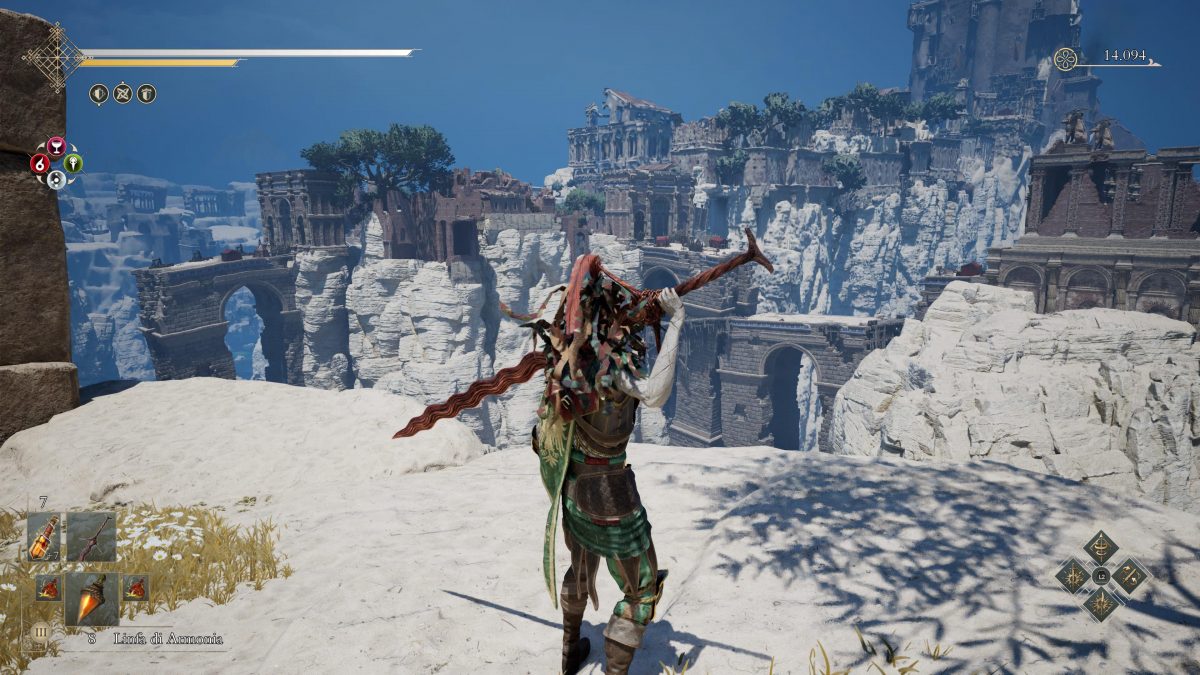Viewport: 1200px width, 675px height.
Task: Select the orange potion bottle slot
Action: point(43,537)
